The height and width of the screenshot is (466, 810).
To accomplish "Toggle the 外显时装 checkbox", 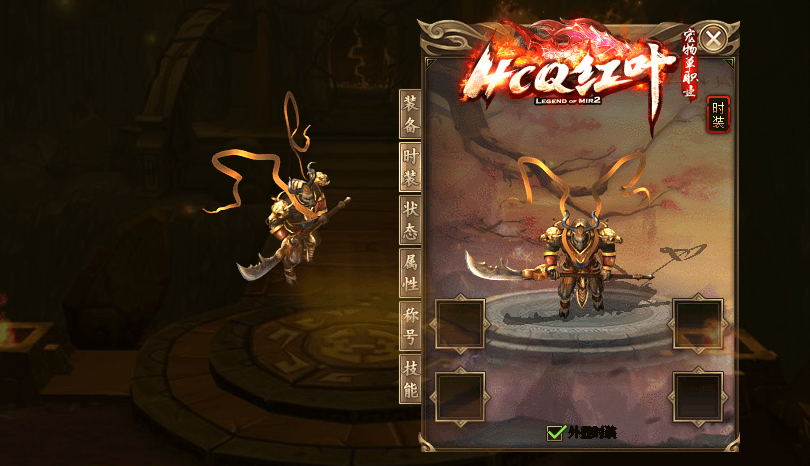I will pos(556,432).
